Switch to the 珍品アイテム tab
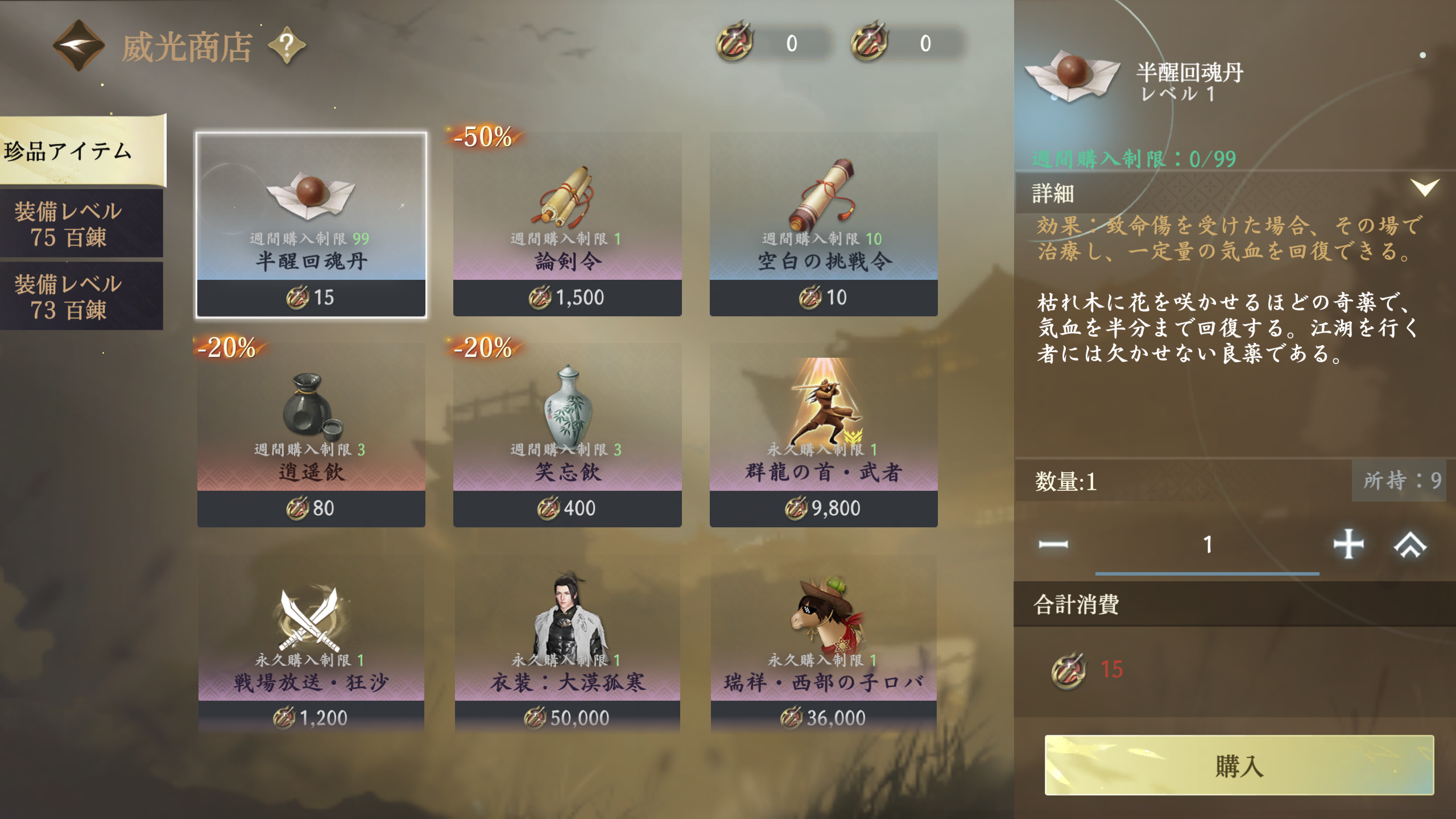The image size is (1456, 819). [82, 151]
